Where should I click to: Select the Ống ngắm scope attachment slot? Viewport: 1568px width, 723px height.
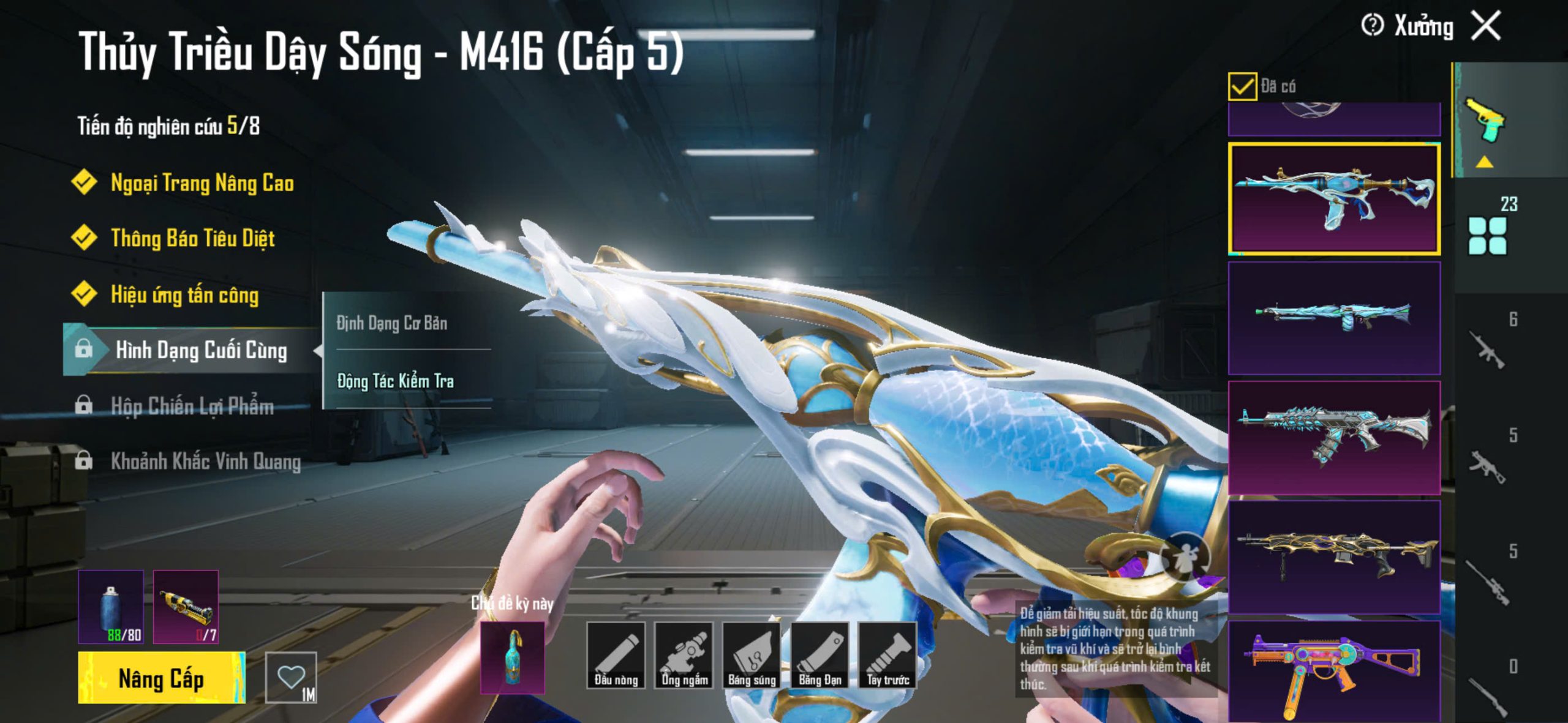point(684,654)
